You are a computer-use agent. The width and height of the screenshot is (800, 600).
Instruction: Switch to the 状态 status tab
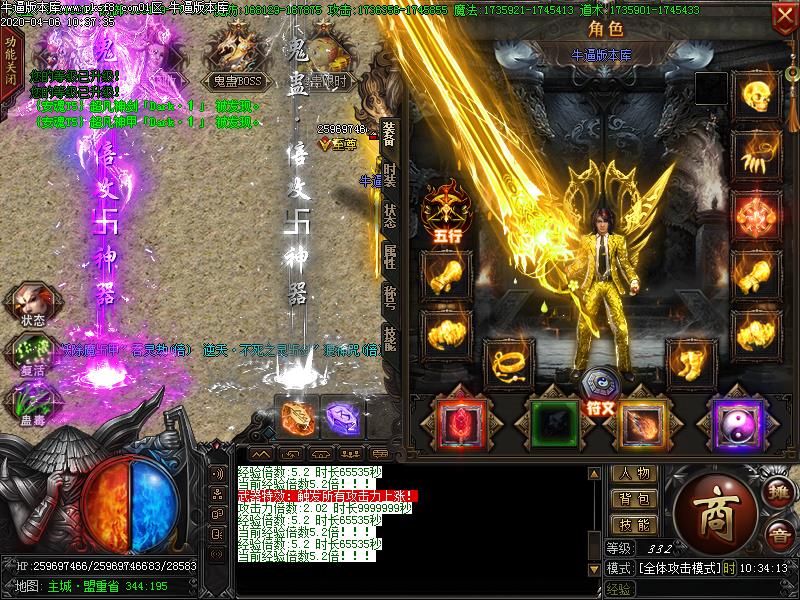click(389, 219)
